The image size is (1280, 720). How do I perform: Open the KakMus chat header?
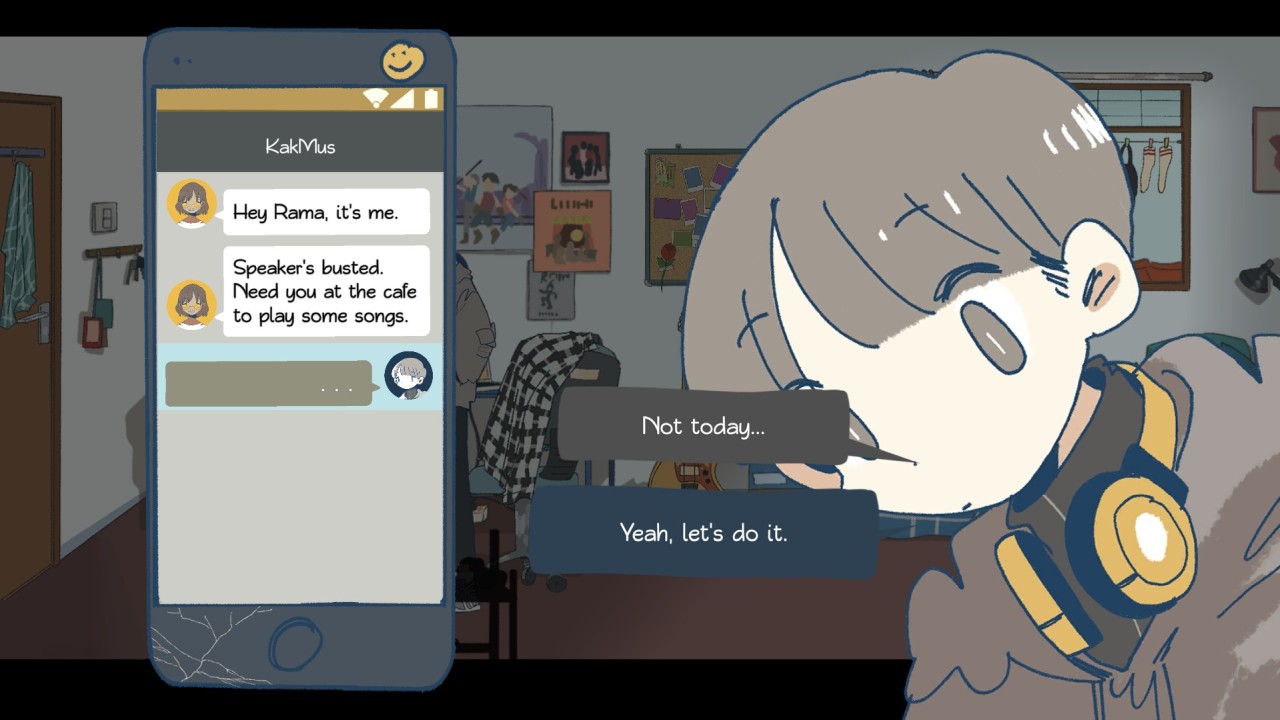tap(298, 146)
